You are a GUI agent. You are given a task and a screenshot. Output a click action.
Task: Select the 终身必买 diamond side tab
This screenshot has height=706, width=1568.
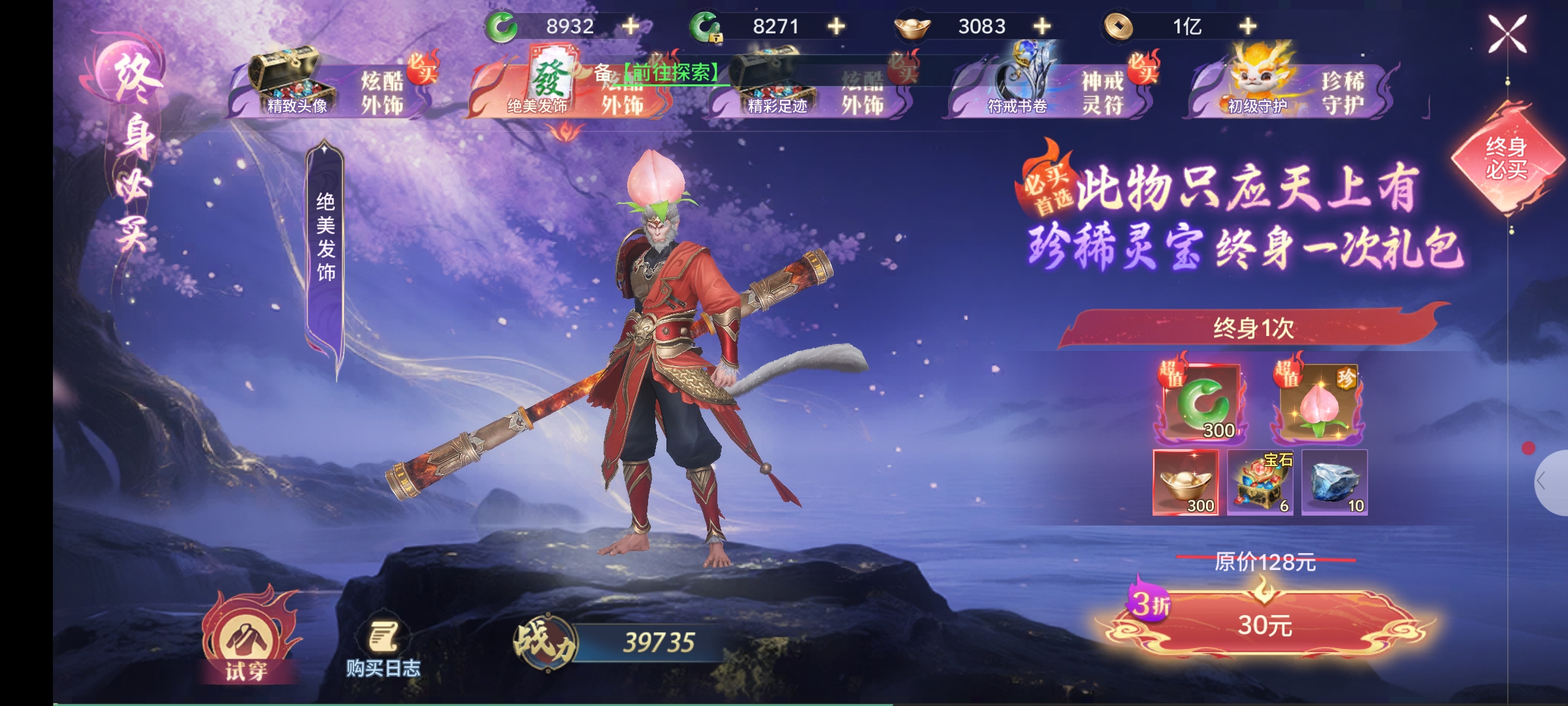(x=1507, y=158)
